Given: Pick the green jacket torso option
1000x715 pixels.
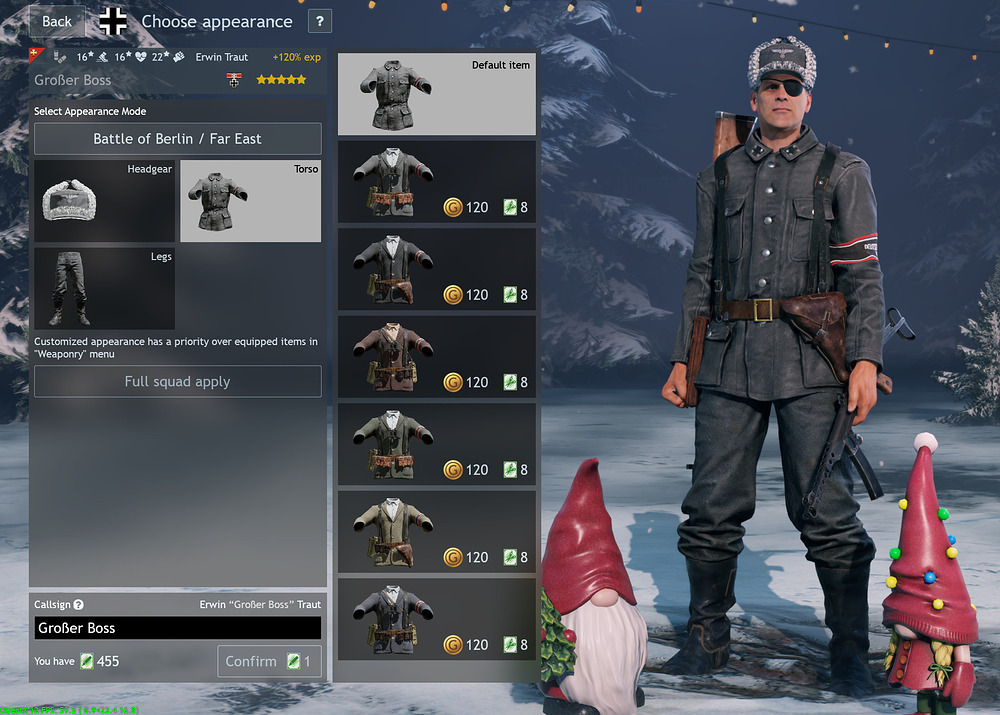Looking at the screenshot, I should pos(437,445).
